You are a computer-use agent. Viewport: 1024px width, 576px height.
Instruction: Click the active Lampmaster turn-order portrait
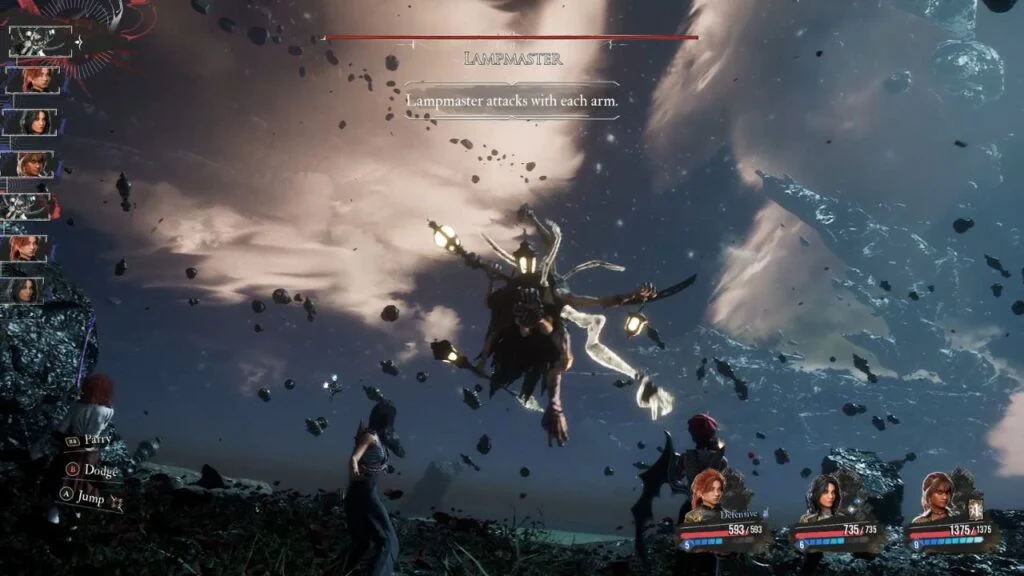point(41,41)
